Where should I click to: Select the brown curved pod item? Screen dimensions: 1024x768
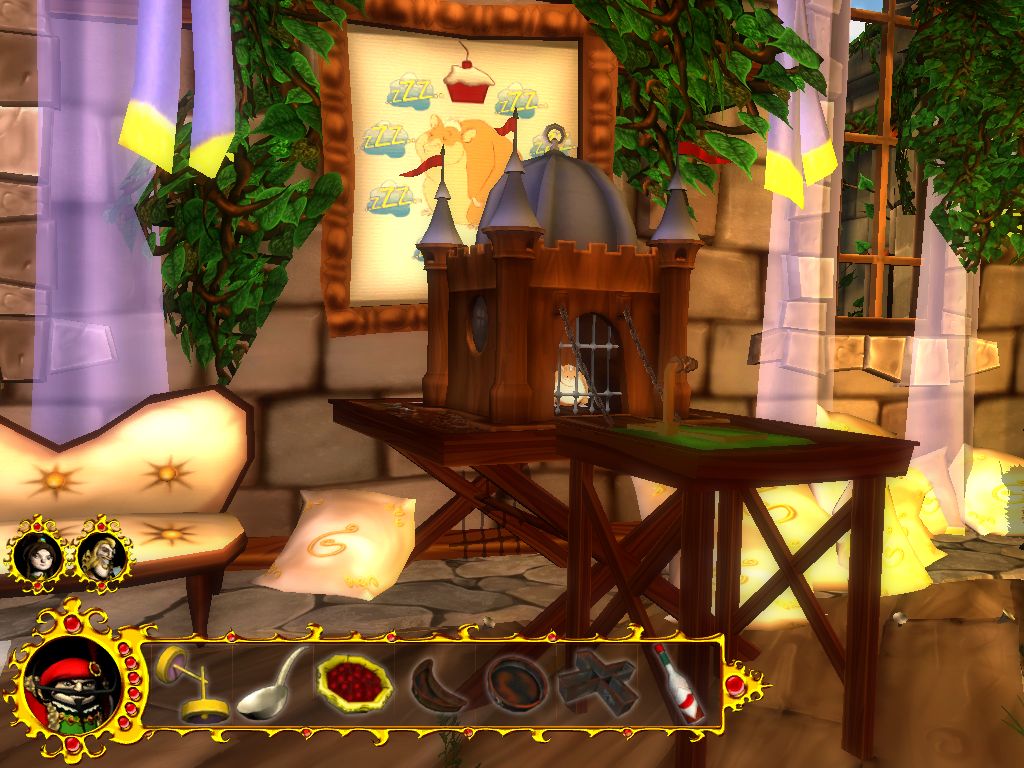tap(436, 685)
